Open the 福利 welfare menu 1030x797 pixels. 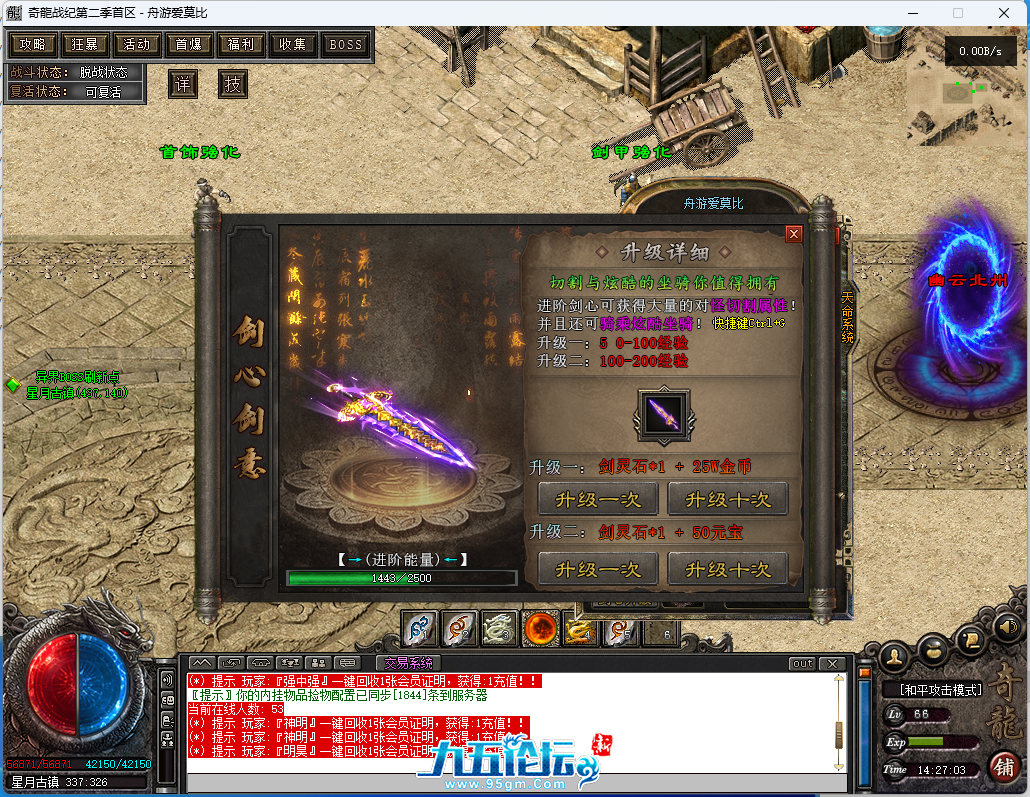point(241,45)
